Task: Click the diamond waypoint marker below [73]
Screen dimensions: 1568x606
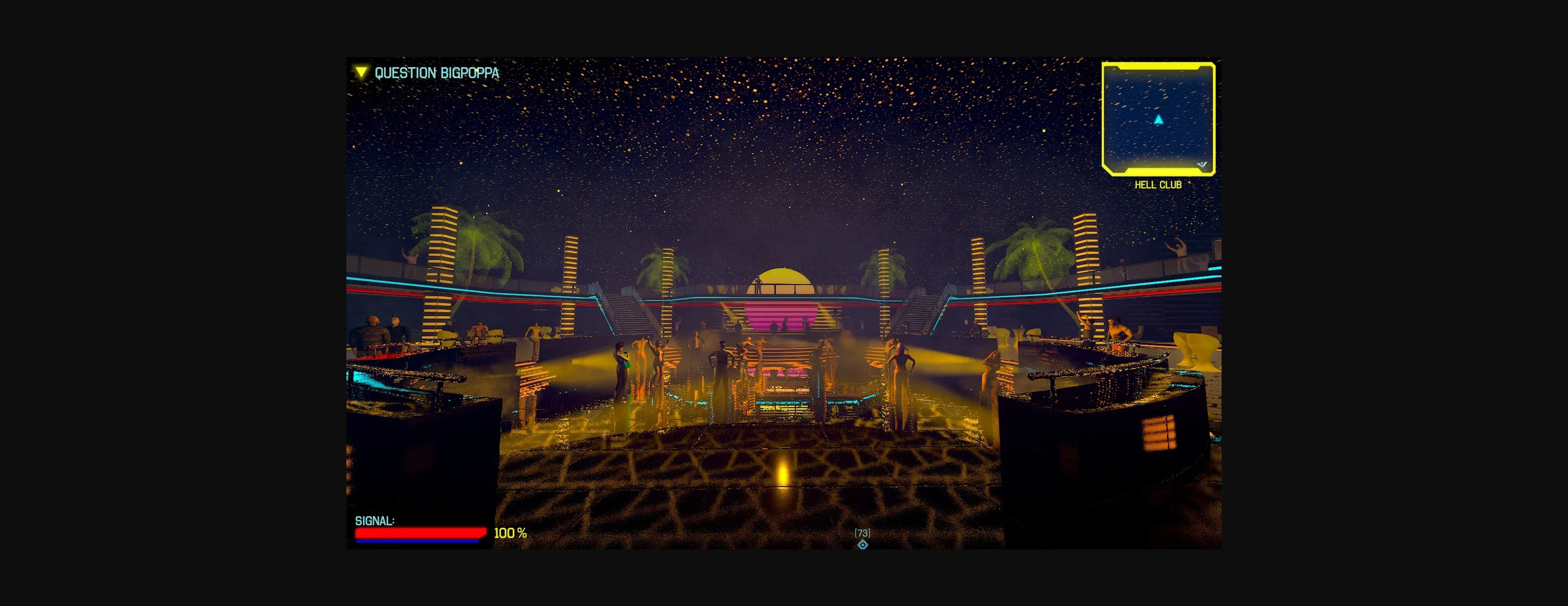Action: point(863,544)
